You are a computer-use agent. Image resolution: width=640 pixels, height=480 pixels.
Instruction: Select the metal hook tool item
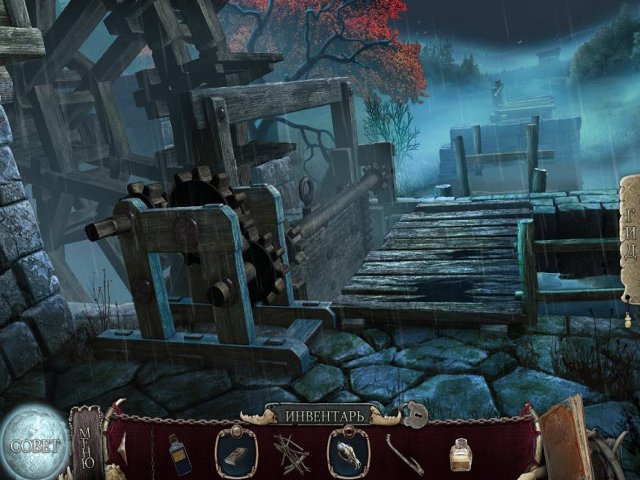coord(405,453)
